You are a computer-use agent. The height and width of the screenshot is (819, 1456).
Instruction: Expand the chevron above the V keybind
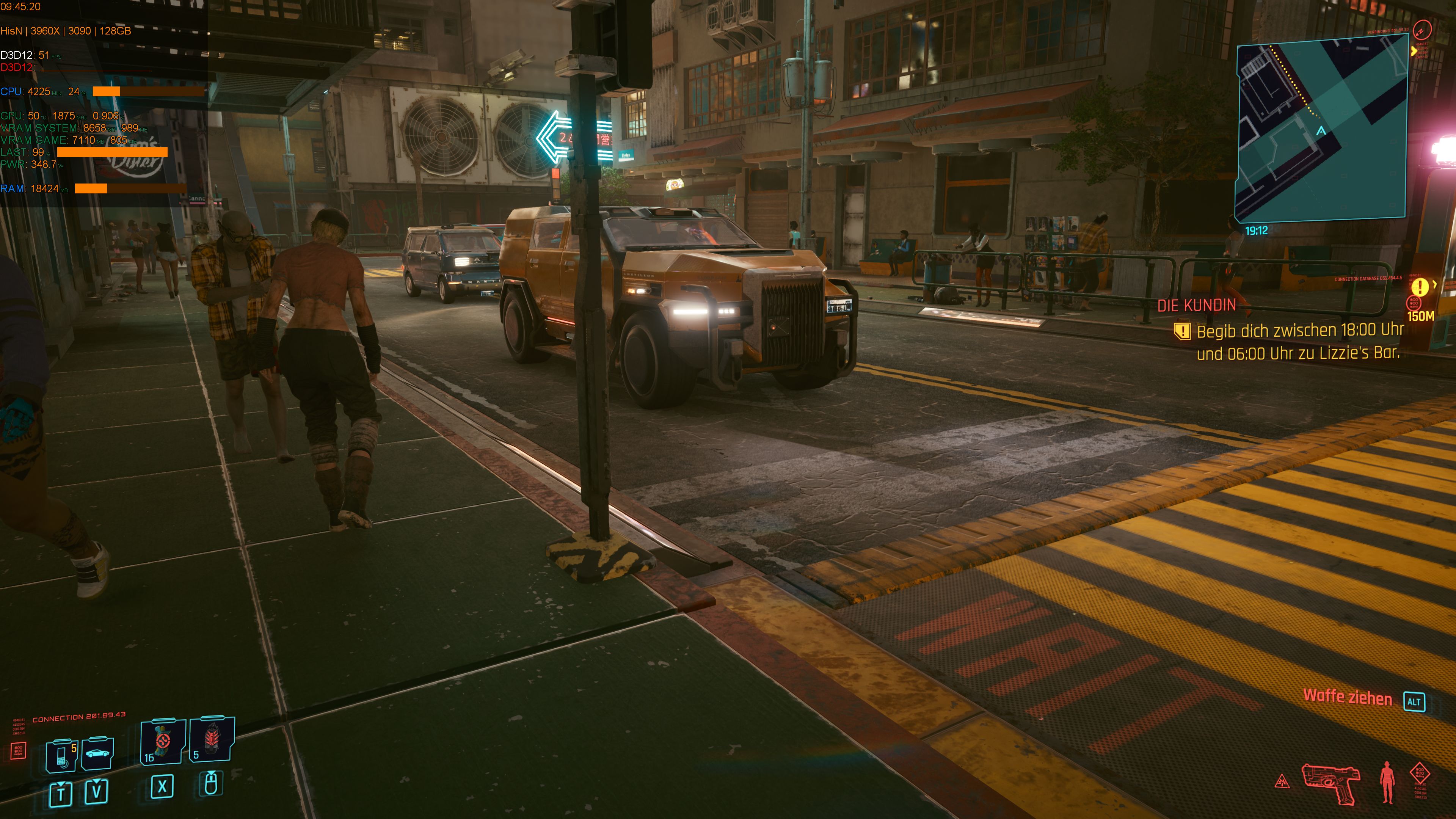96,782
